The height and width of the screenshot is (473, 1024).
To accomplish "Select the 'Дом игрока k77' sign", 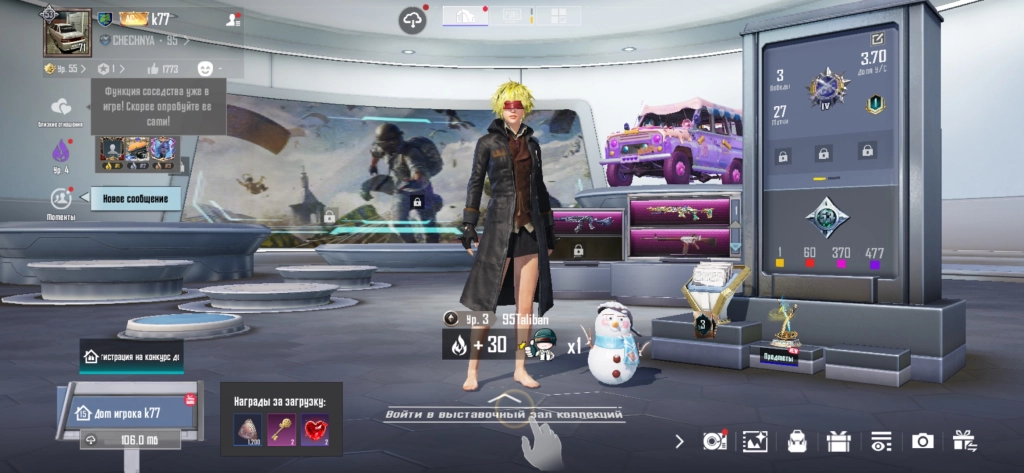I will [x=128, y=412].
